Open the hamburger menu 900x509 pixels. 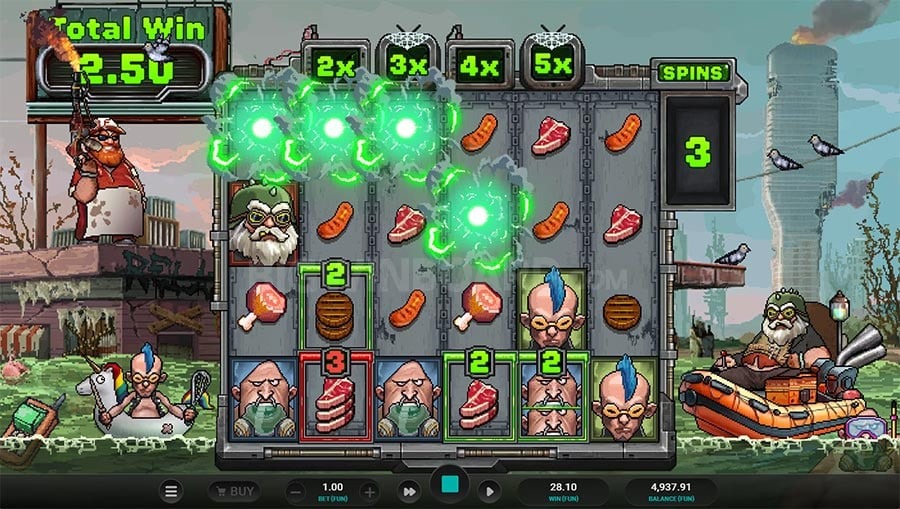click(x=171, y=491)
